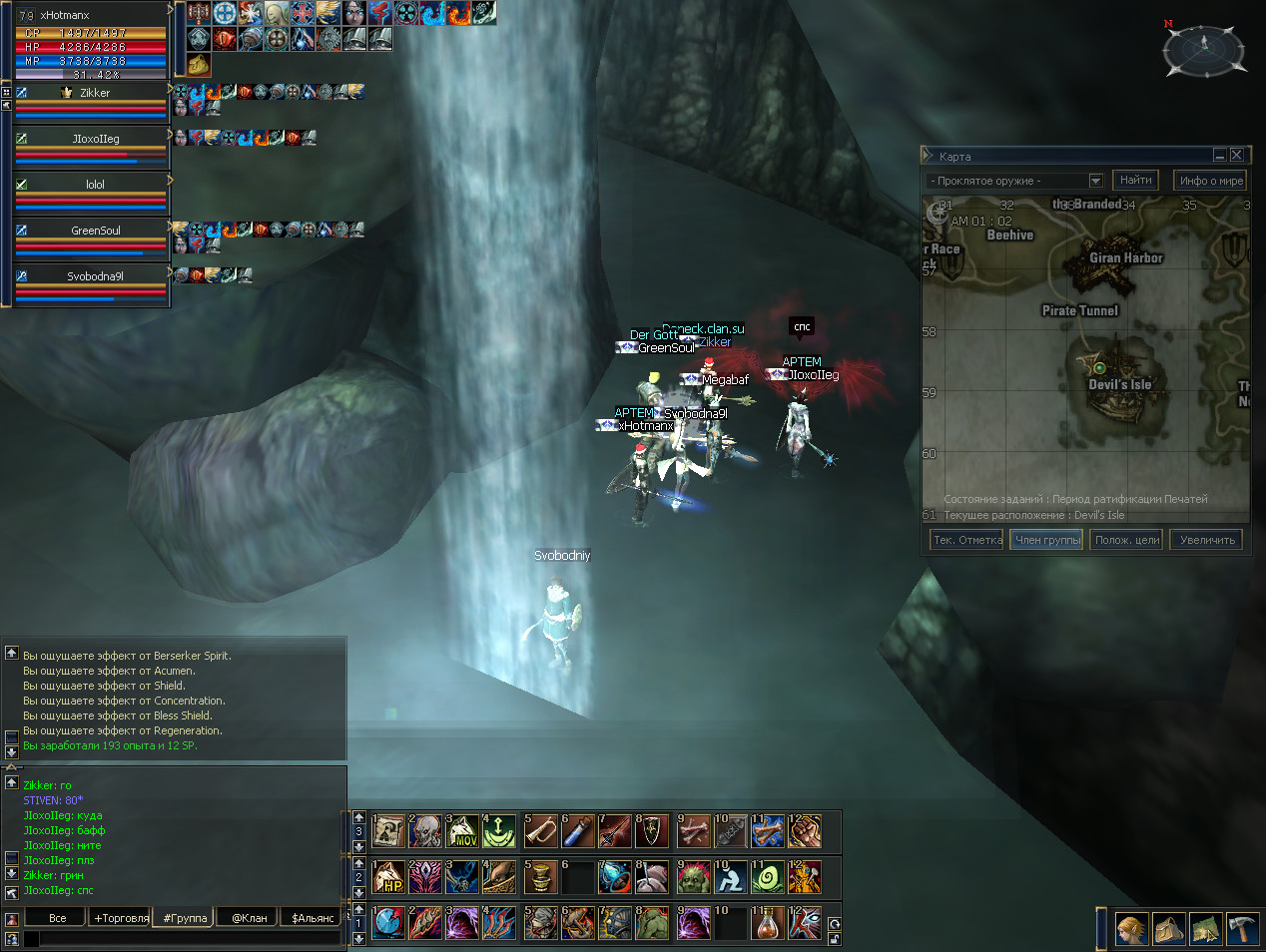Open the @Клан chat tab

coord(249,918)
